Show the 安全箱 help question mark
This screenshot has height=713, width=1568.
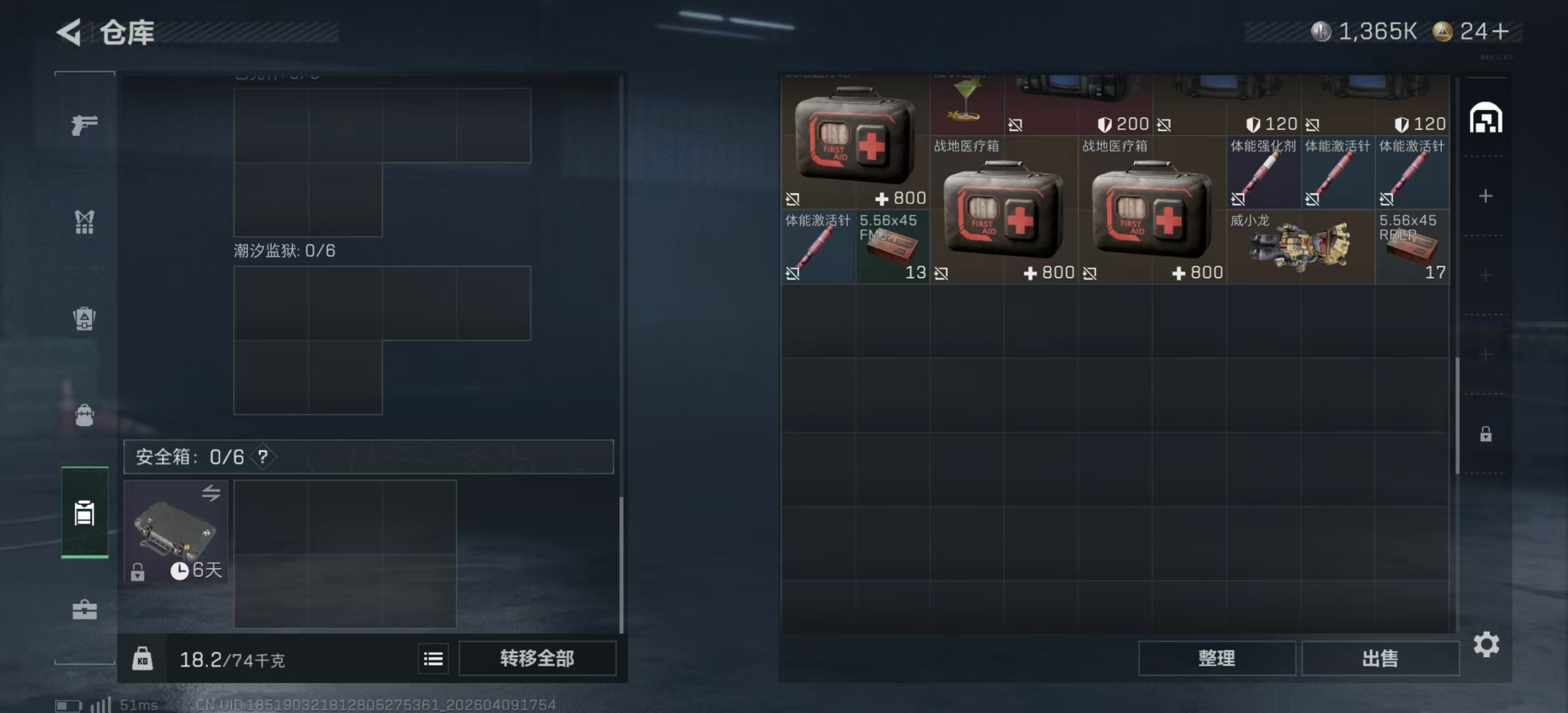coord(262,457)
